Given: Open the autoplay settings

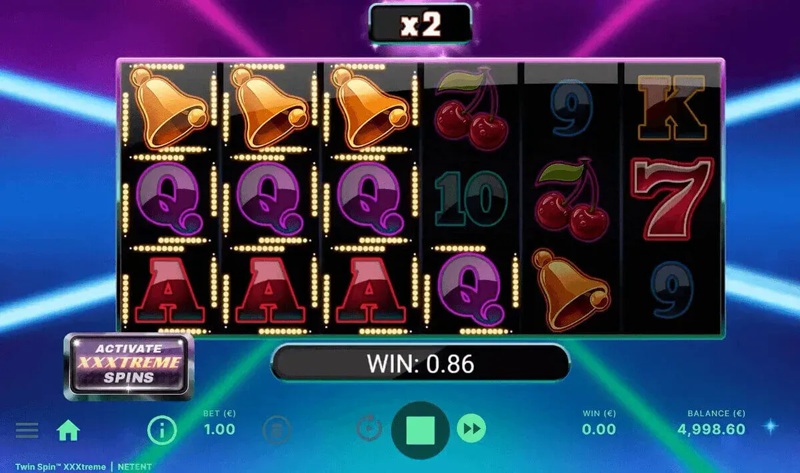Looking at the screenshot, I should (368, 430).
